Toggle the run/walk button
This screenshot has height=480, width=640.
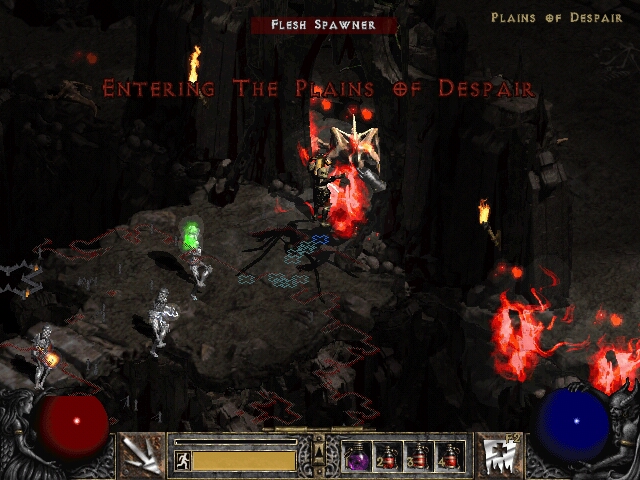[182, 461]
